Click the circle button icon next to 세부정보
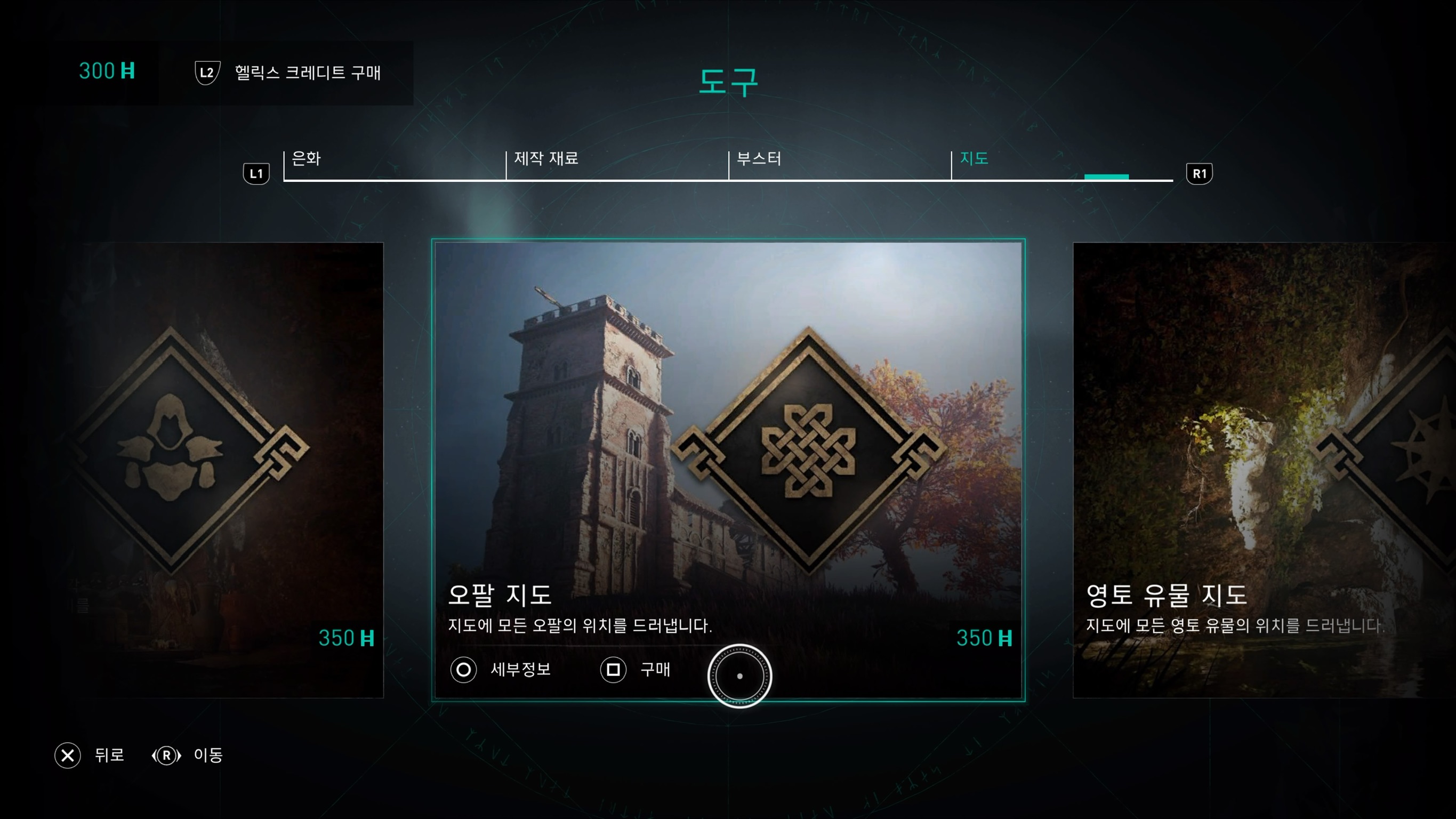 click(x=463, y=670)
